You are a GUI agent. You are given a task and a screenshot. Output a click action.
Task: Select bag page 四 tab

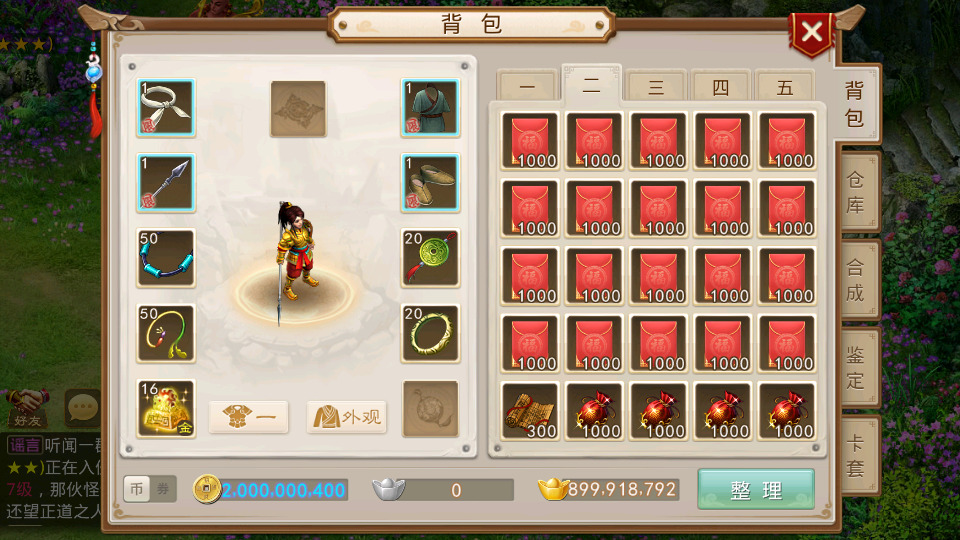point(721,87)
